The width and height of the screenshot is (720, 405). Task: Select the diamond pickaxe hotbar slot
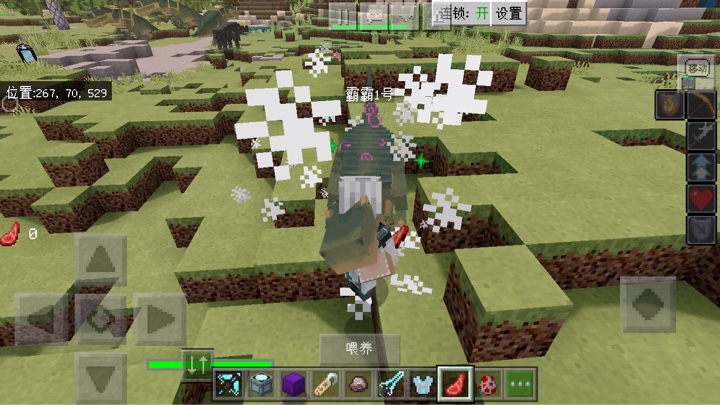[x=228, y=383]
